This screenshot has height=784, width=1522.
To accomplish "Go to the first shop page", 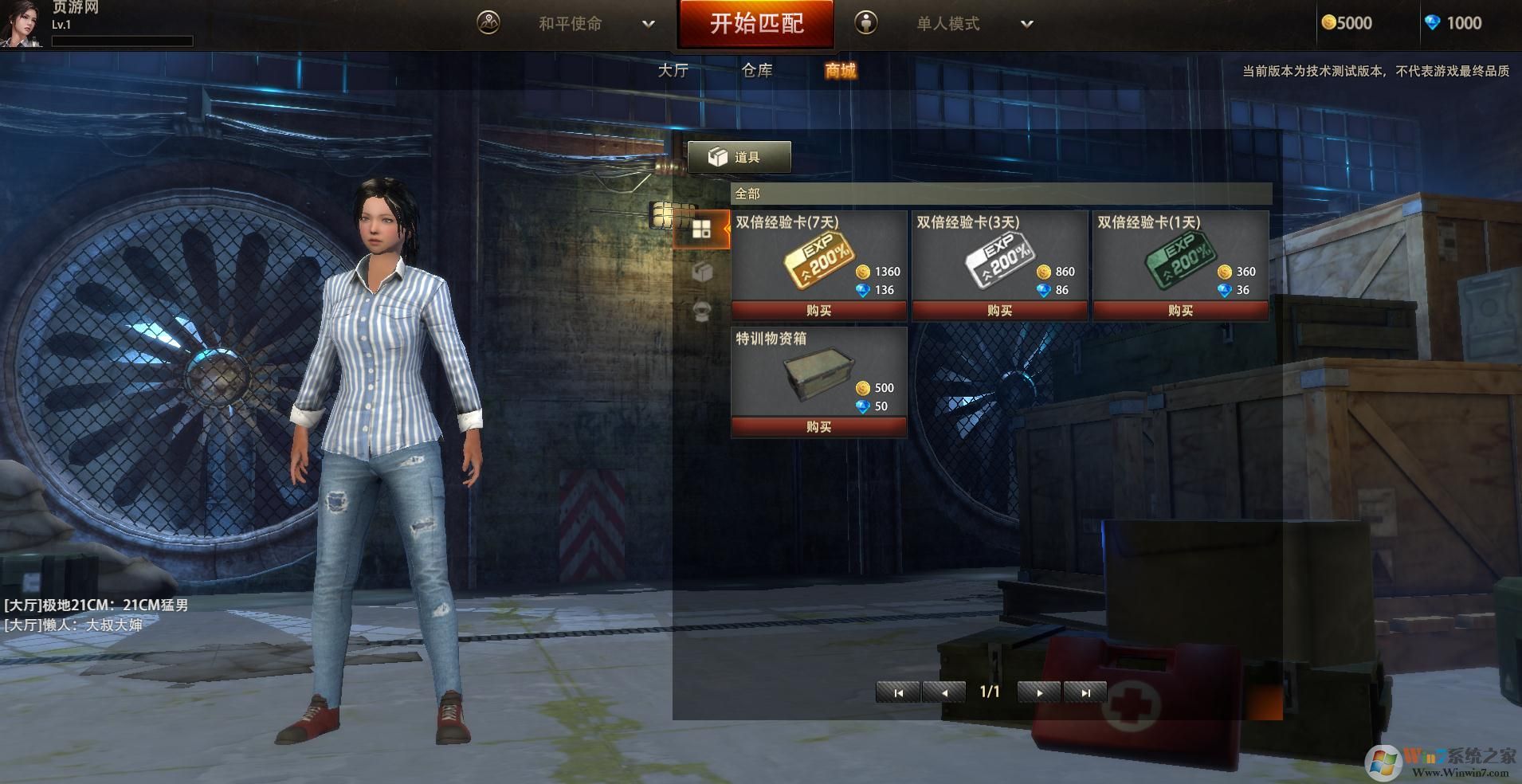I will click(898, 692).
